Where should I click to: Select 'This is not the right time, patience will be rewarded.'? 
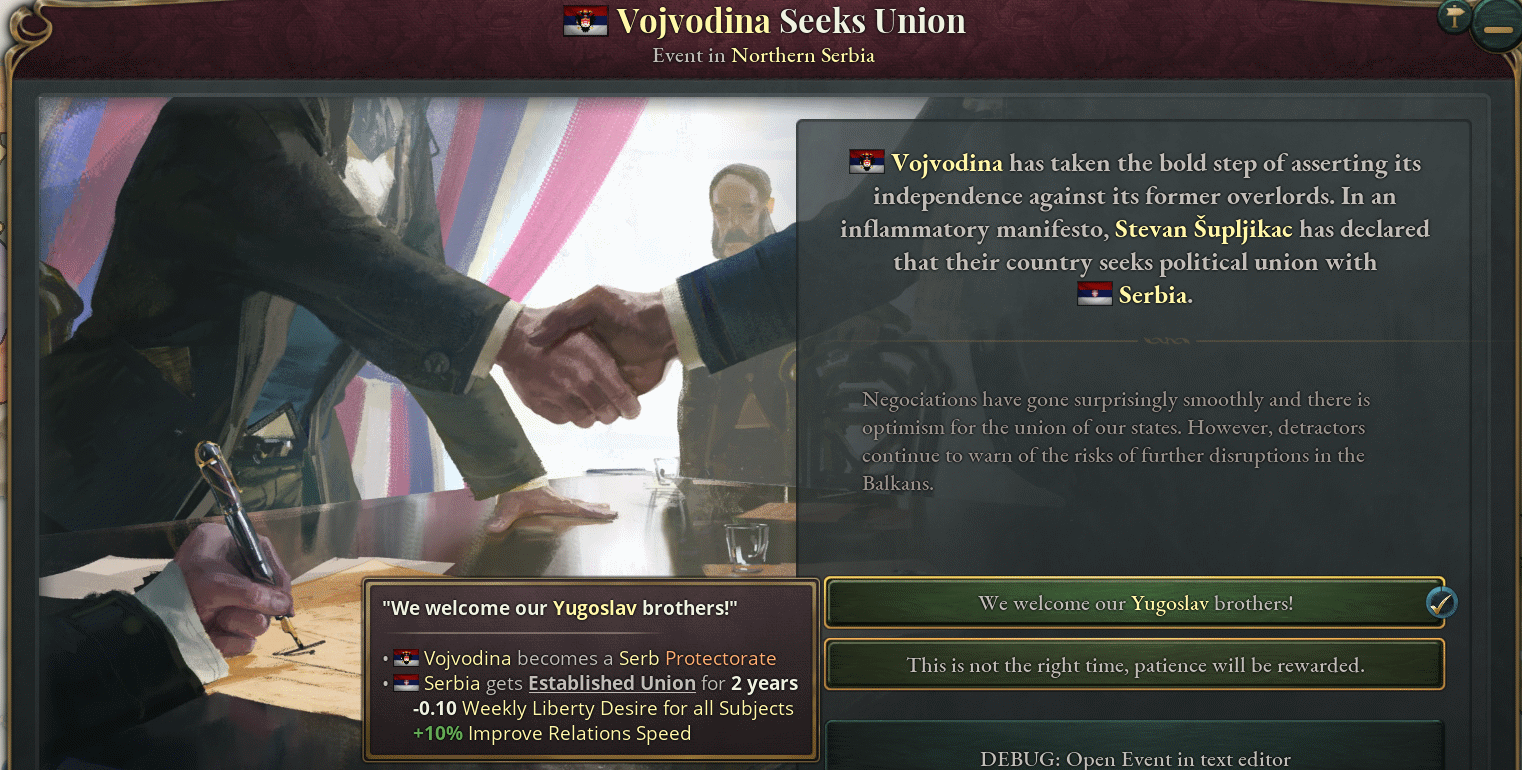[x=1135, y=664]
